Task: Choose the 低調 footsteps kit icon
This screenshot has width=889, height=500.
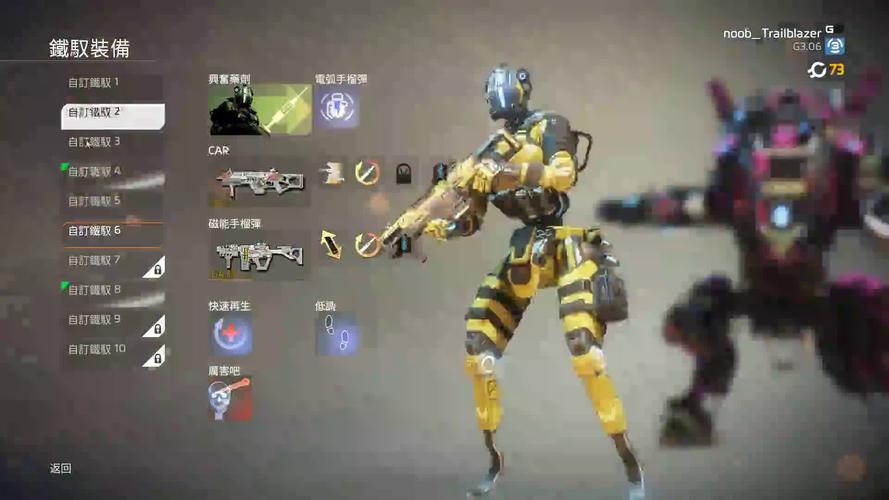Action: [336, 335]
